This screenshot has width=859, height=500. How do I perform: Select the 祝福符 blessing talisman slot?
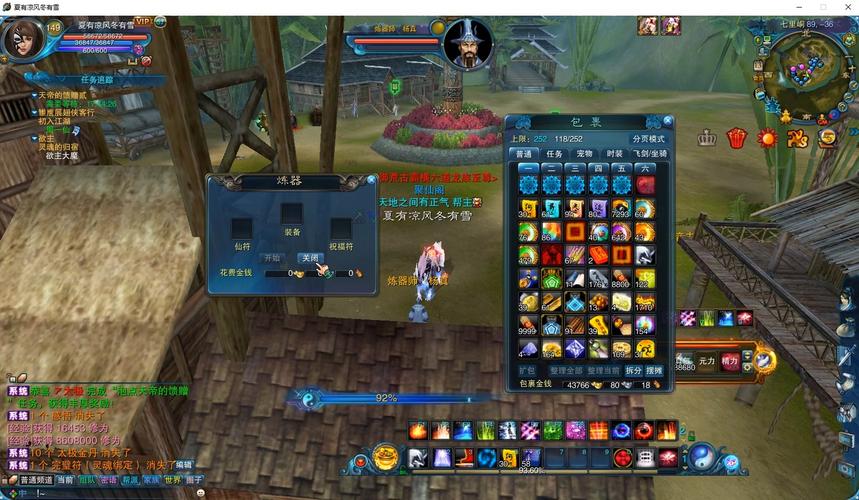click(341, 228)
